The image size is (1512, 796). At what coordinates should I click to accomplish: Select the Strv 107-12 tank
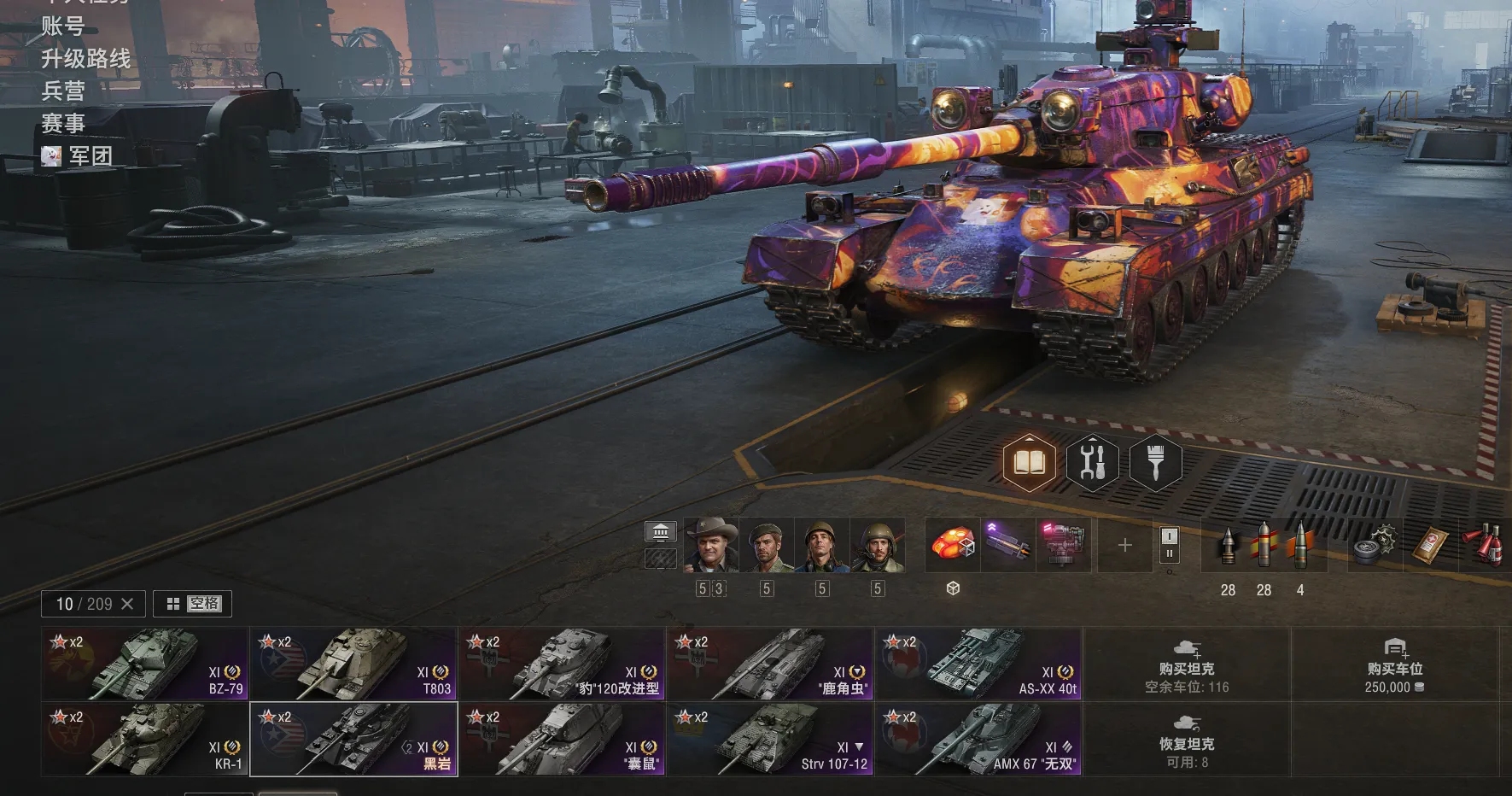point(770,740)
